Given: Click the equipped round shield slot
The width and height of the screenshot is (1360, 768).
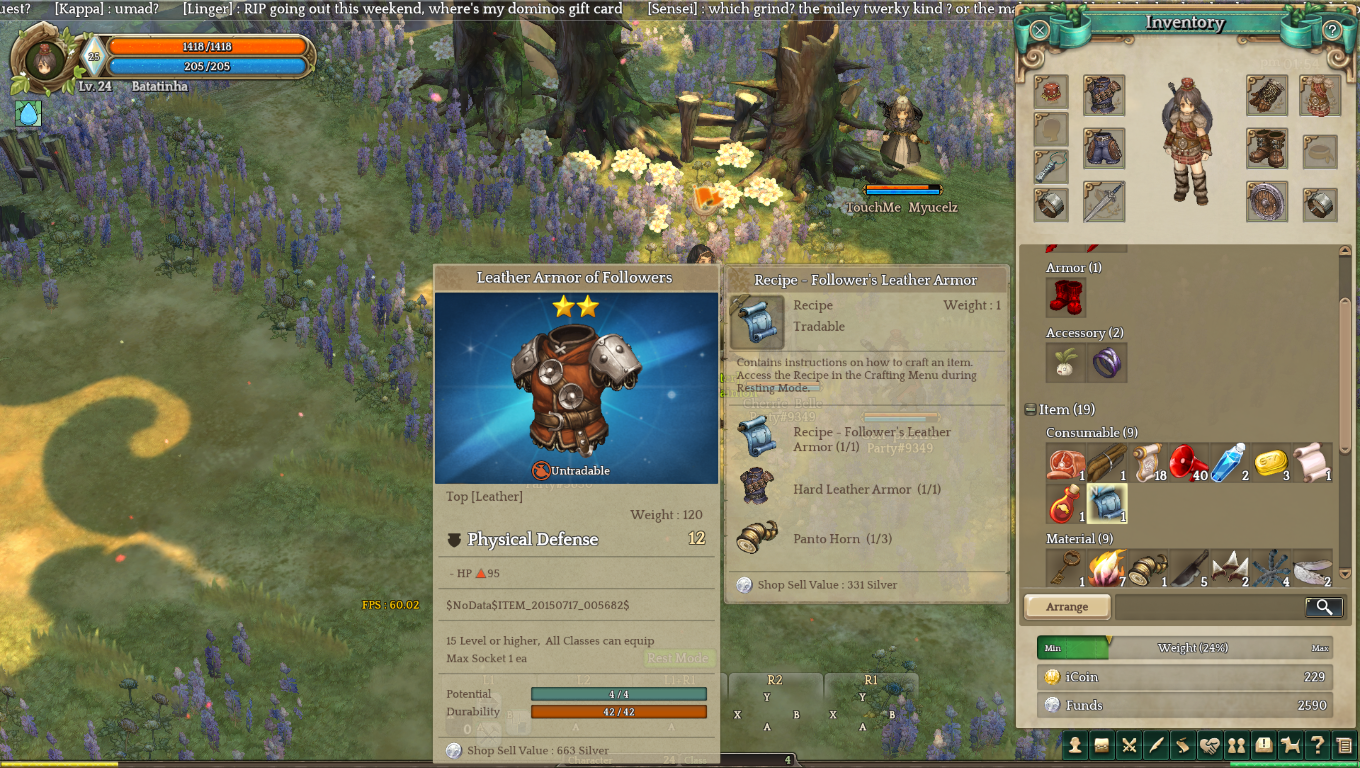Looking at the screenshot, I should tap(1267, 202).
